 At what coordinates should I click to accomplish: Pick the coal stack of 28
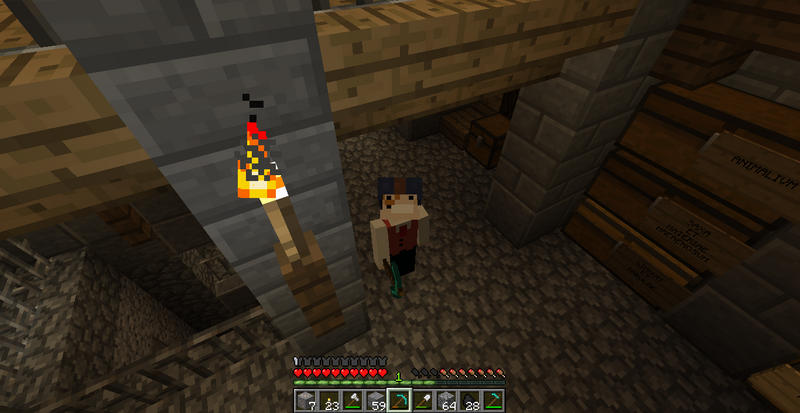(470, 401)
